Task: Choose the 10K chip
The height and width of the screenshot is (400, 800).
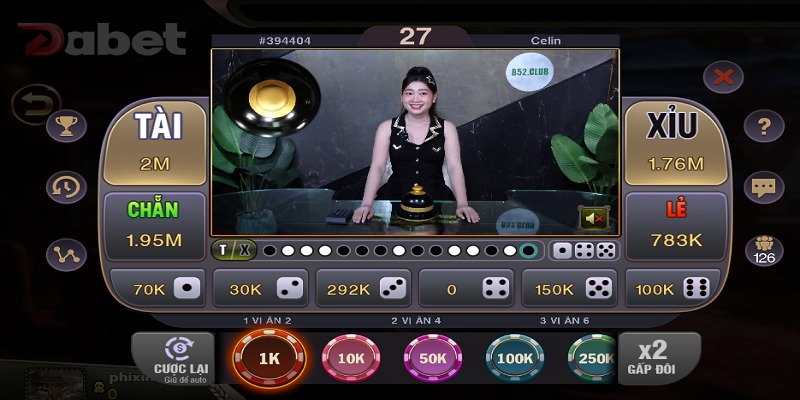Action: pos(351,359)
